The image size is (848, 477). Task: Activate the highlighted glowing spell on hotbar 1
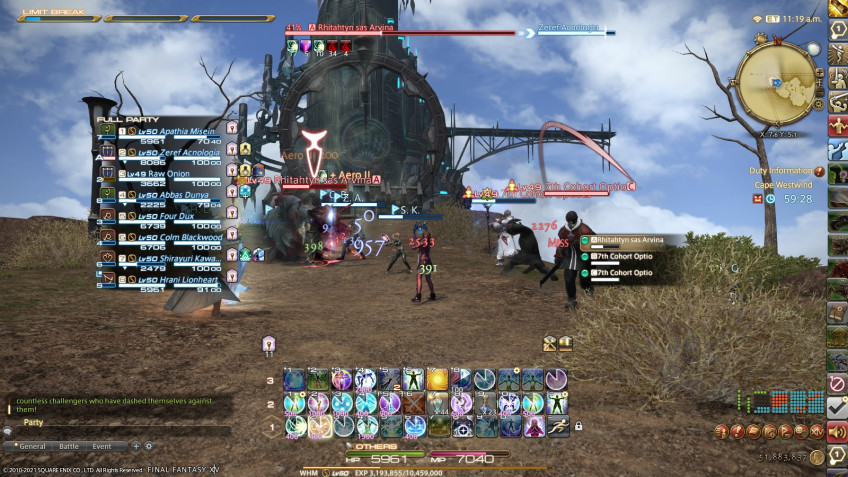click(x=318, y=427)
